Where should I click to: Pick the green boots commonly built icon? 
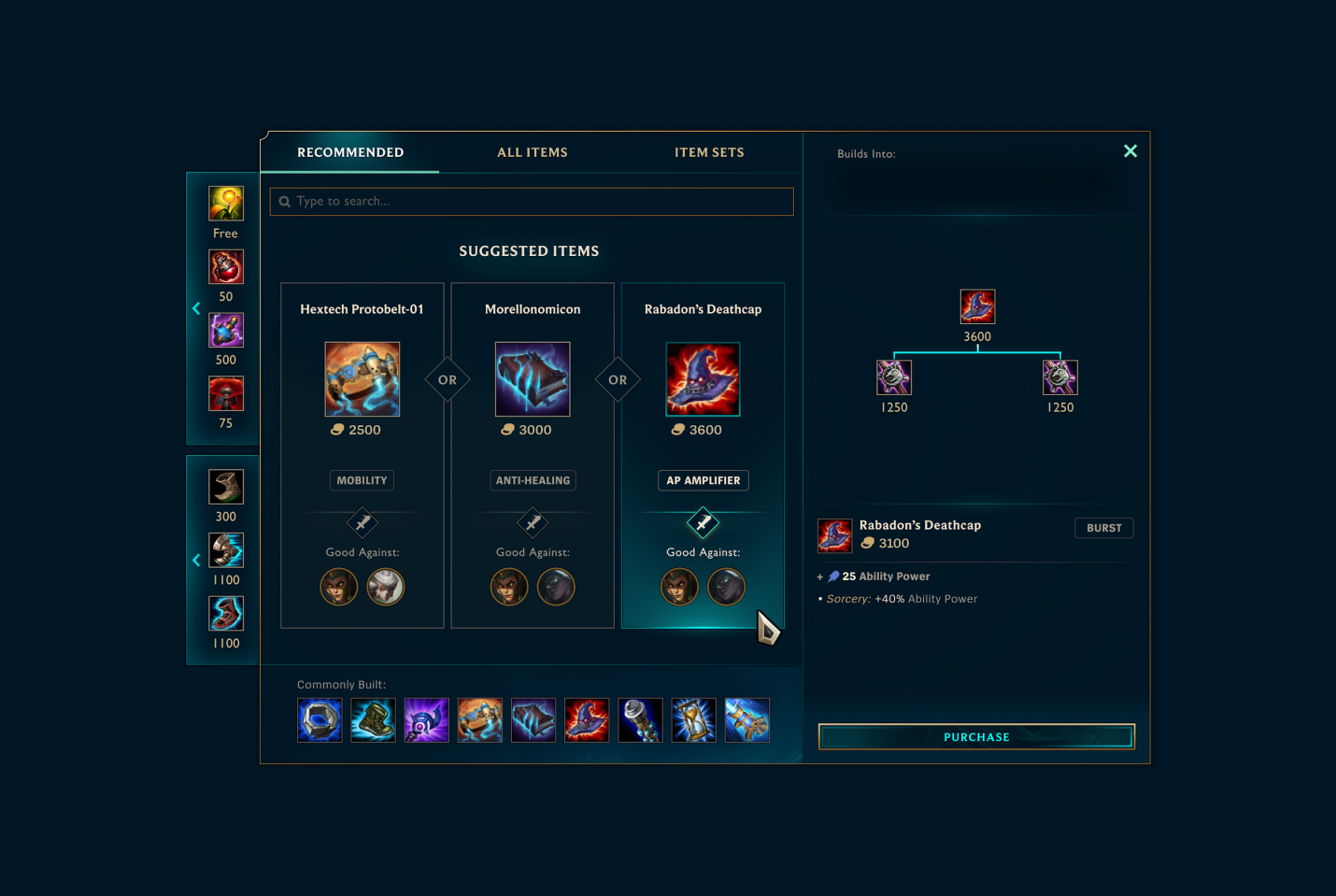[373, 720]
